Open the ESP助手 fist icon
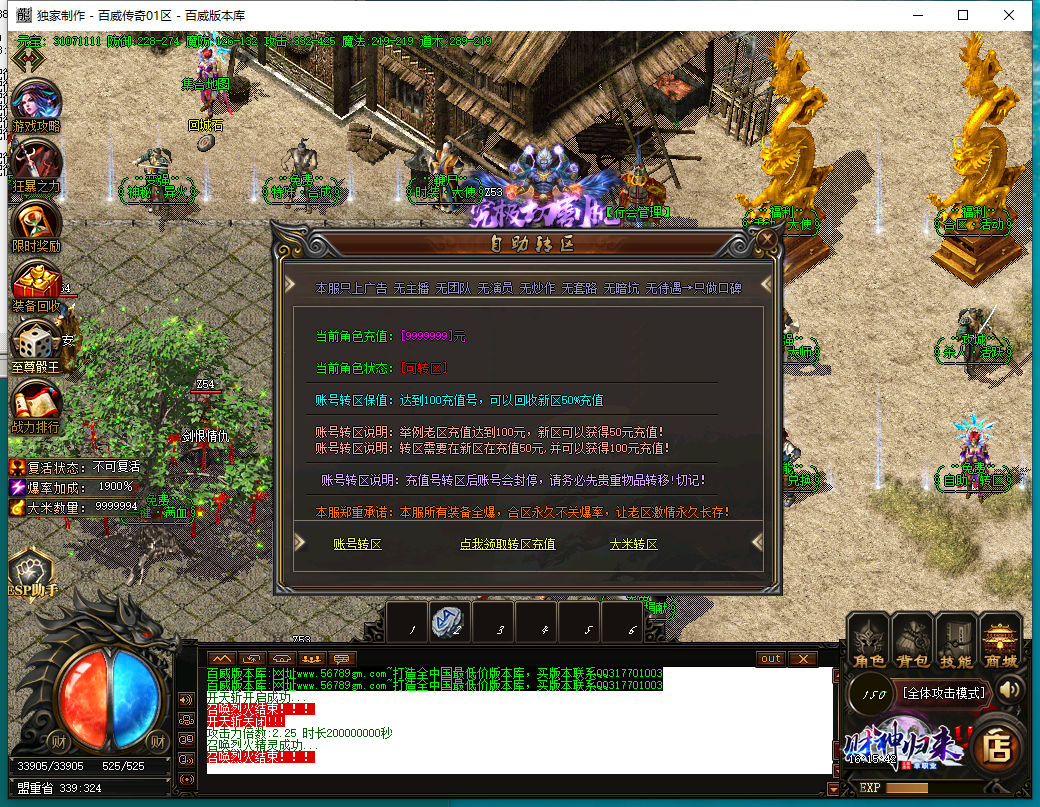 [x=32, y=573]
